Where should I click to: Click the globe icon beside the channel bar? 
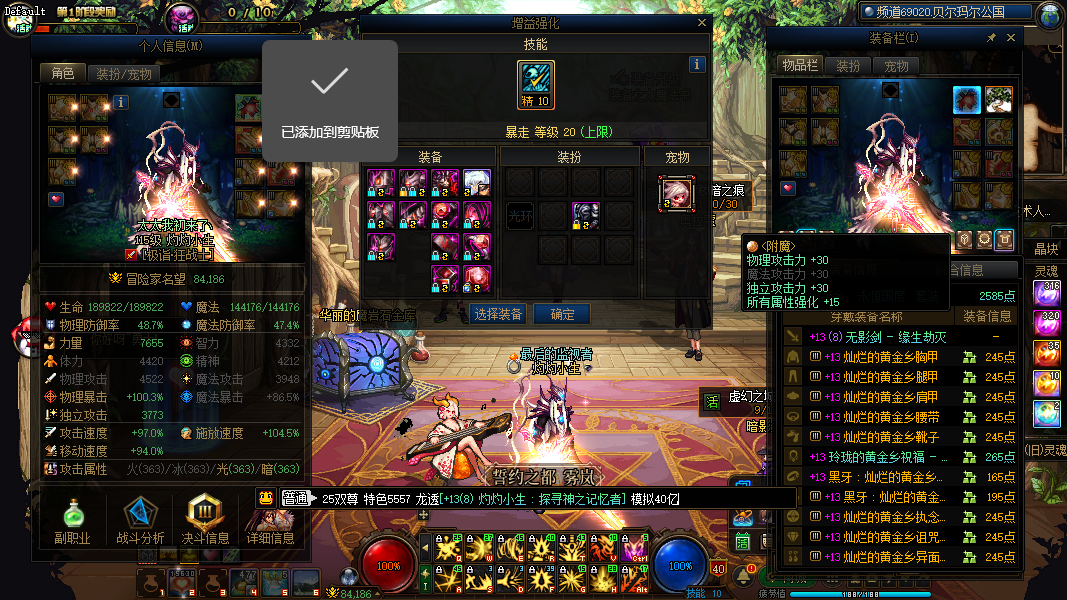point(1050,16)
